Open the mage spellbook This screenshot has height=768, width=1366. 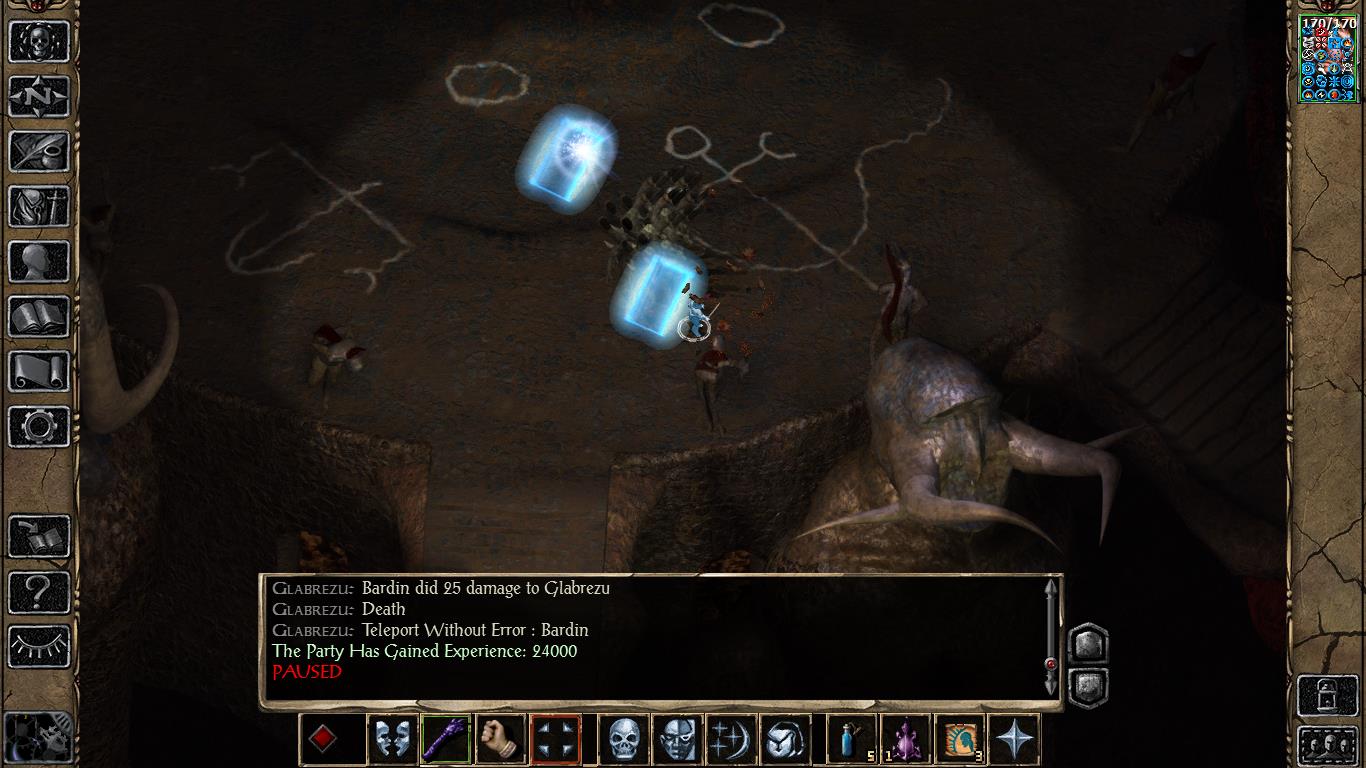[39, 317]
